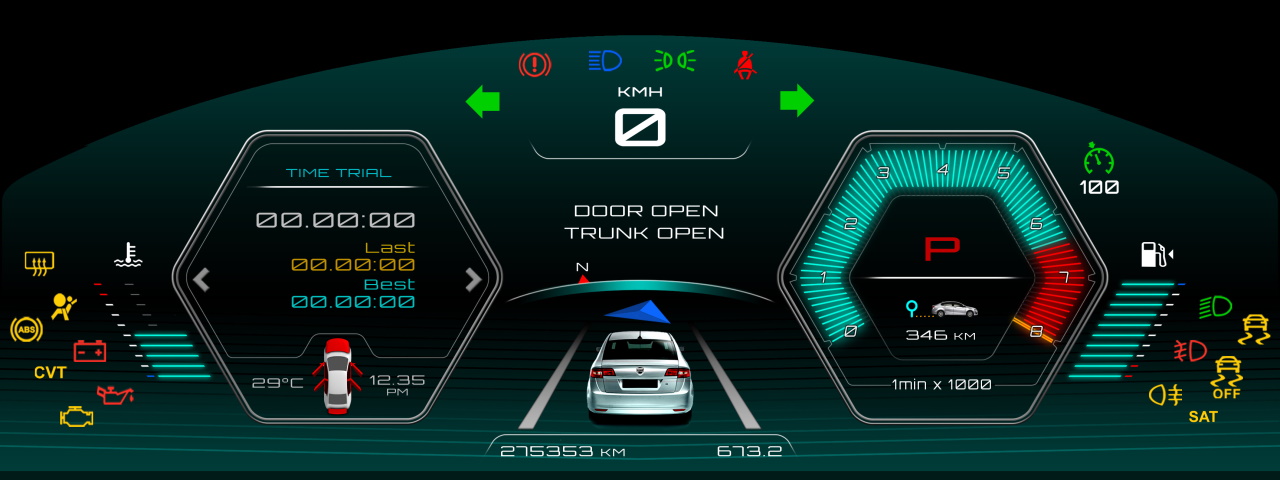This screenshot has width=1280, height=480.
Task: Go to next page in Time Trial panel
Action: (x=474, y=279)
